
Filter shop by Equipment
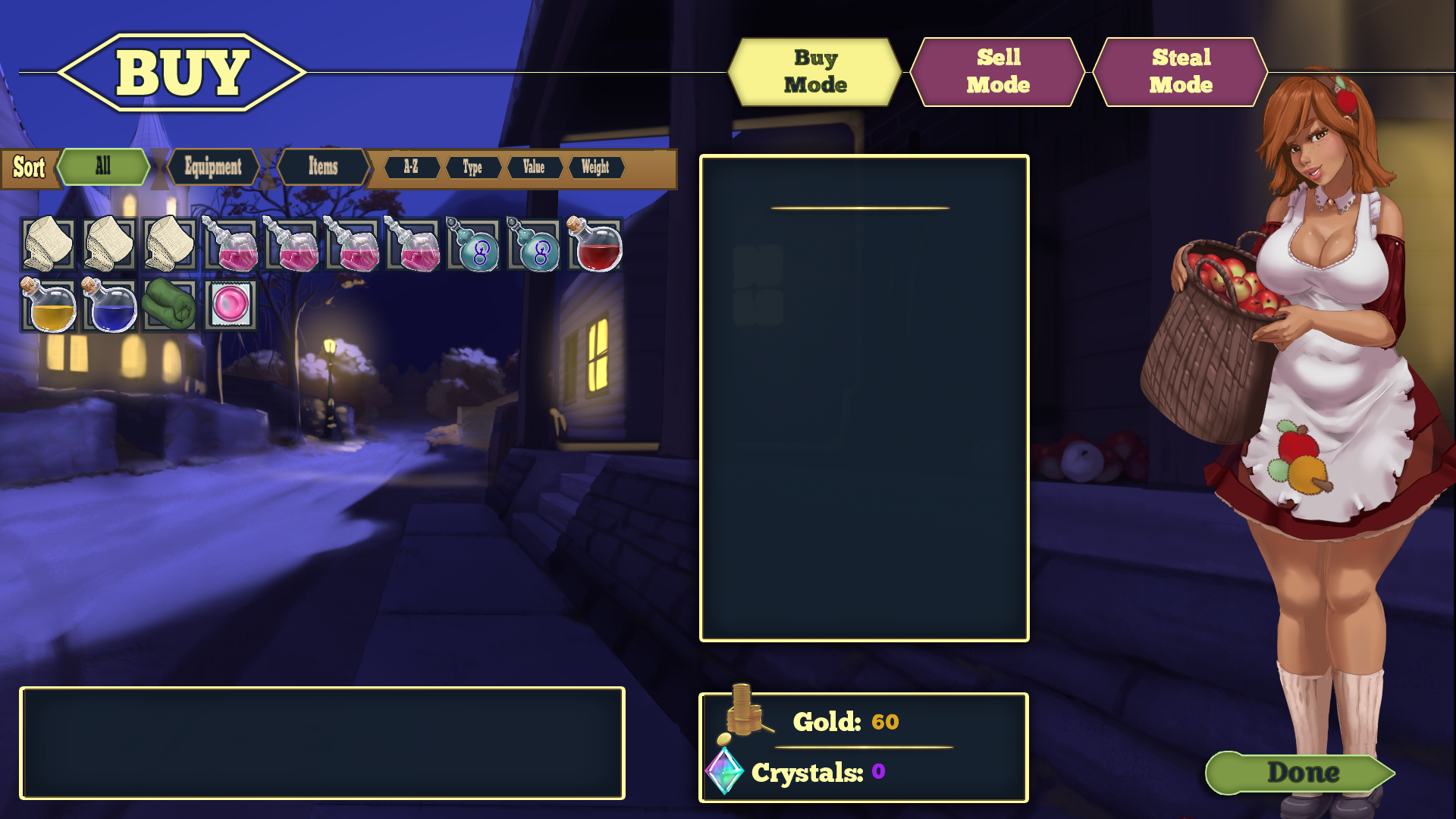point(213,167)
